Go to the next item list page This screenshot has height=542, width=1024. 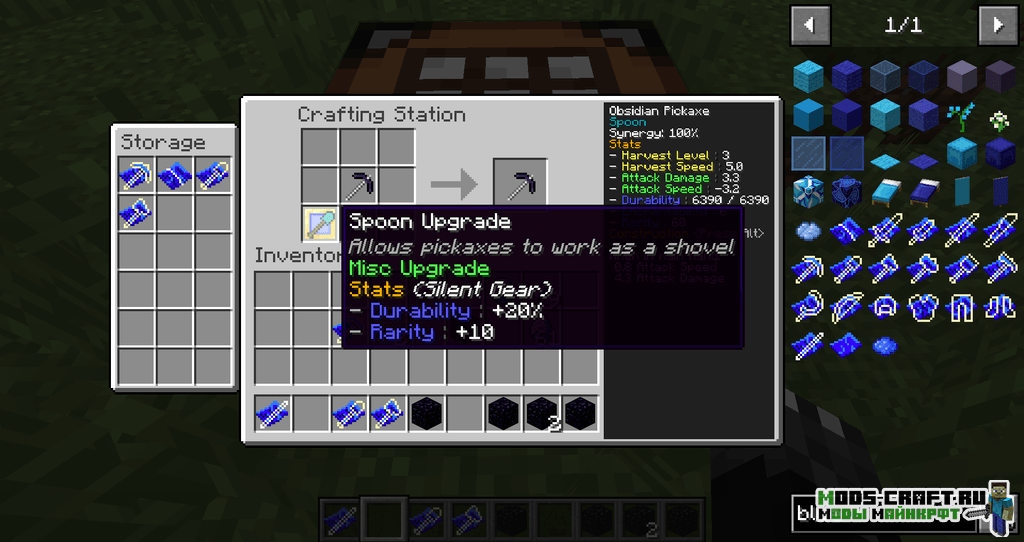(x=997, y=25)
